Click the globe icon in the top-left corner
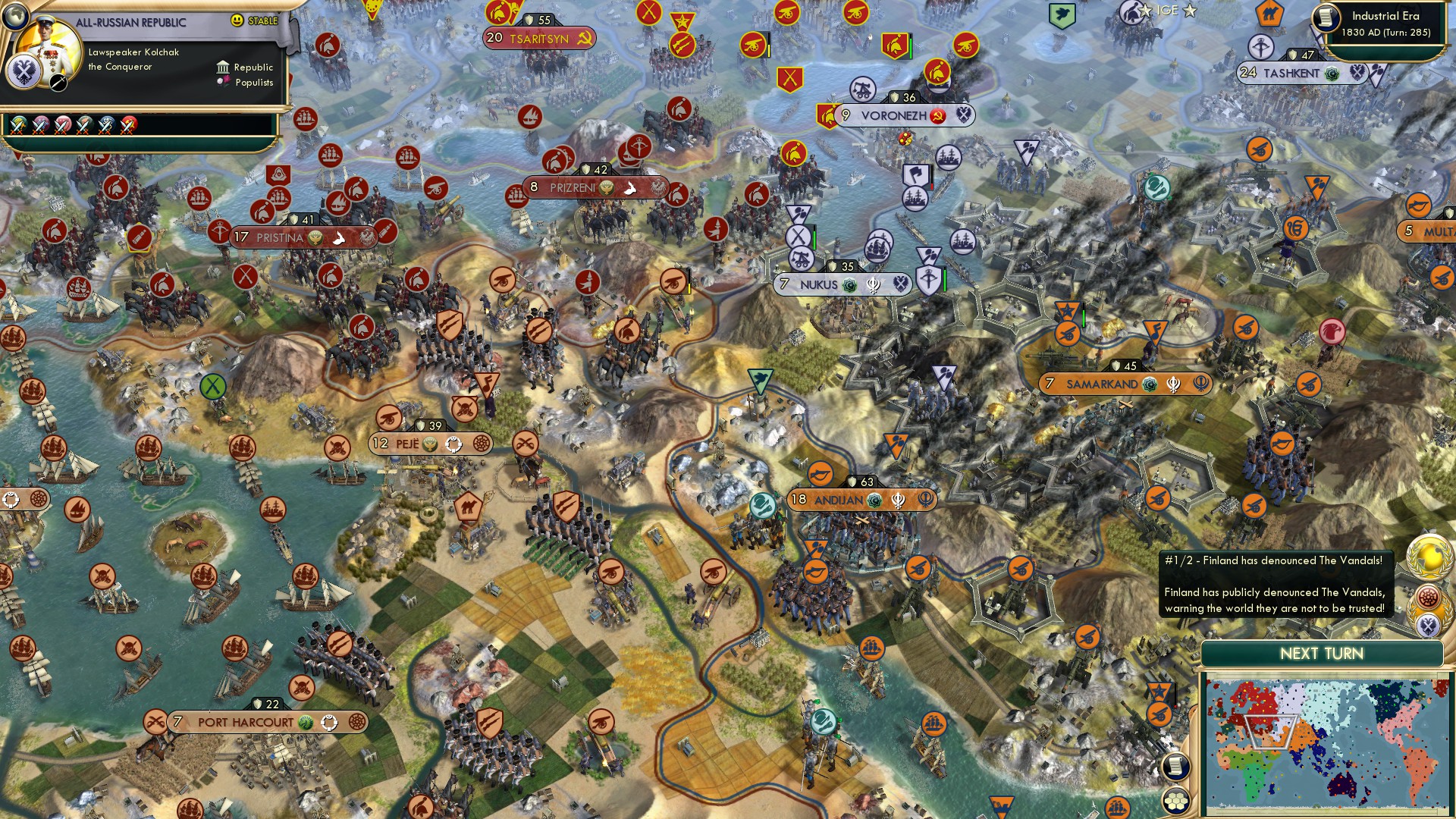 15,17
